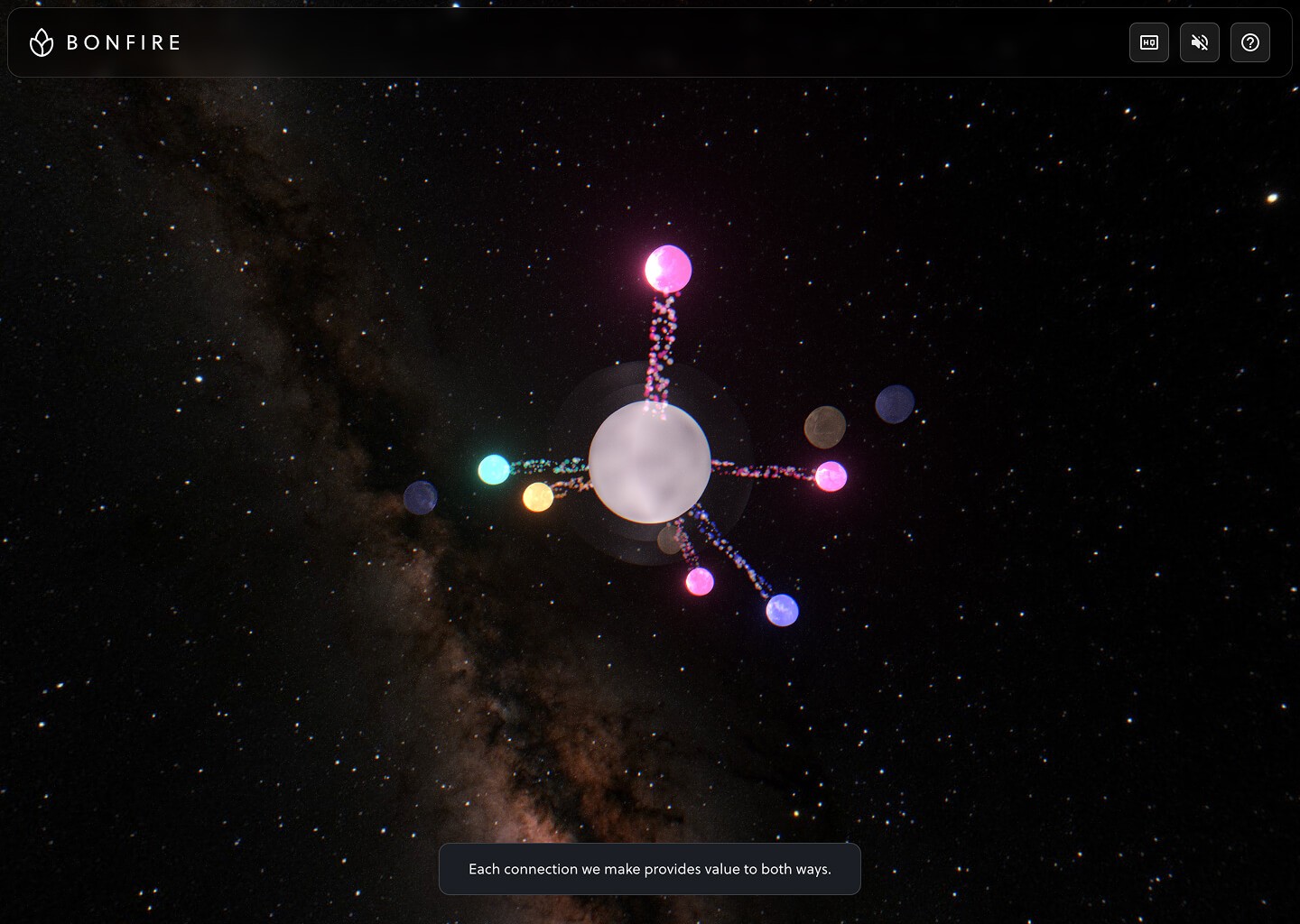Open help with the question mark button

click(x=1250, y=42)
